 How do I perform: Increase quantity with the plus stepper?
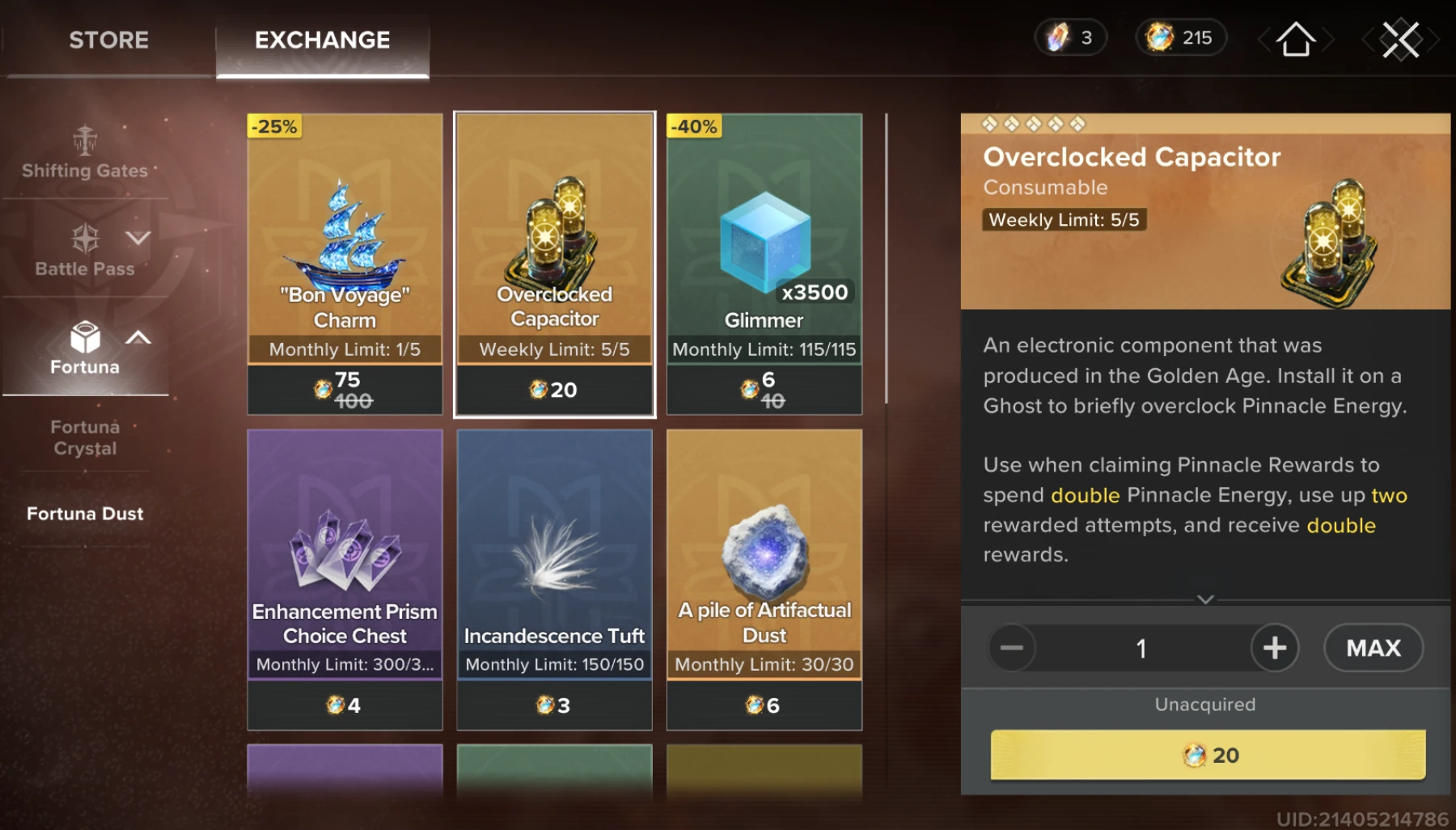1275,648
